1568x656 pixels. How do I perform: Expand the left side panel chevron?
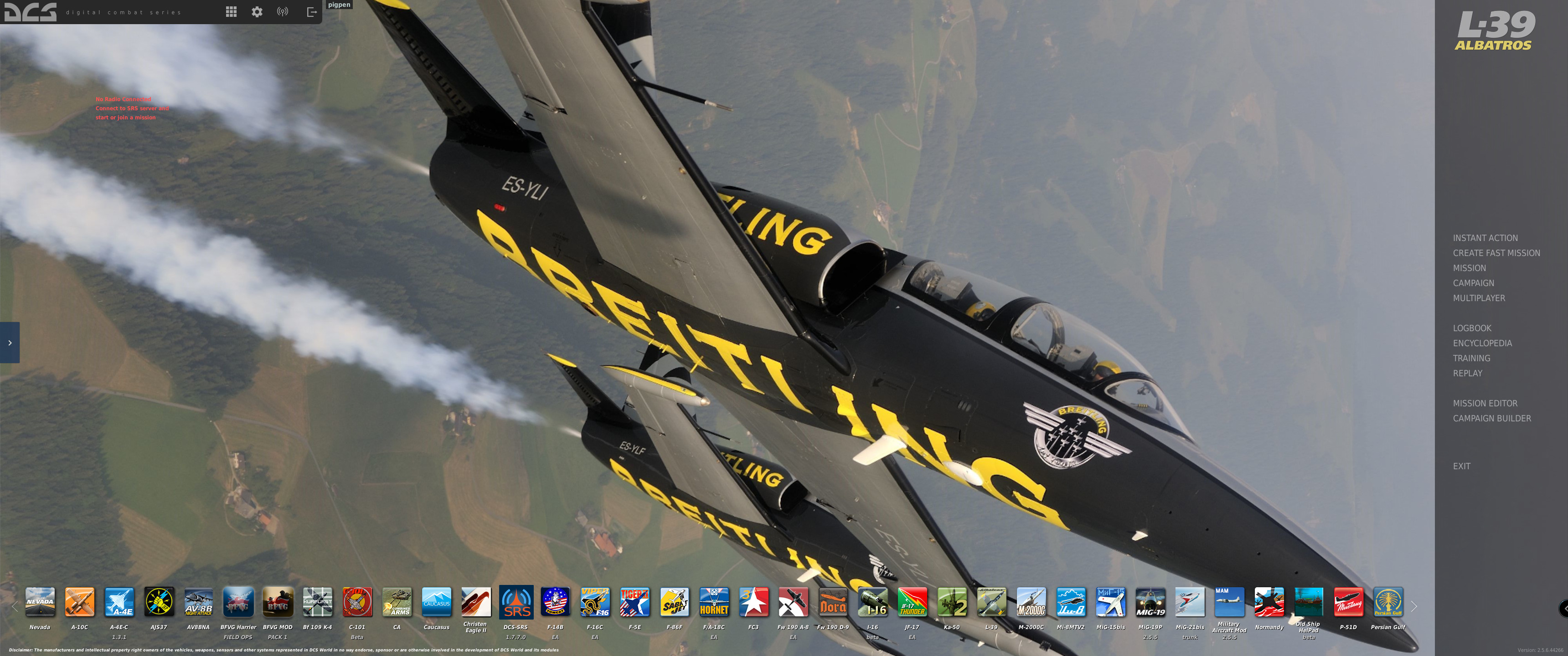(x=9, y=343)
